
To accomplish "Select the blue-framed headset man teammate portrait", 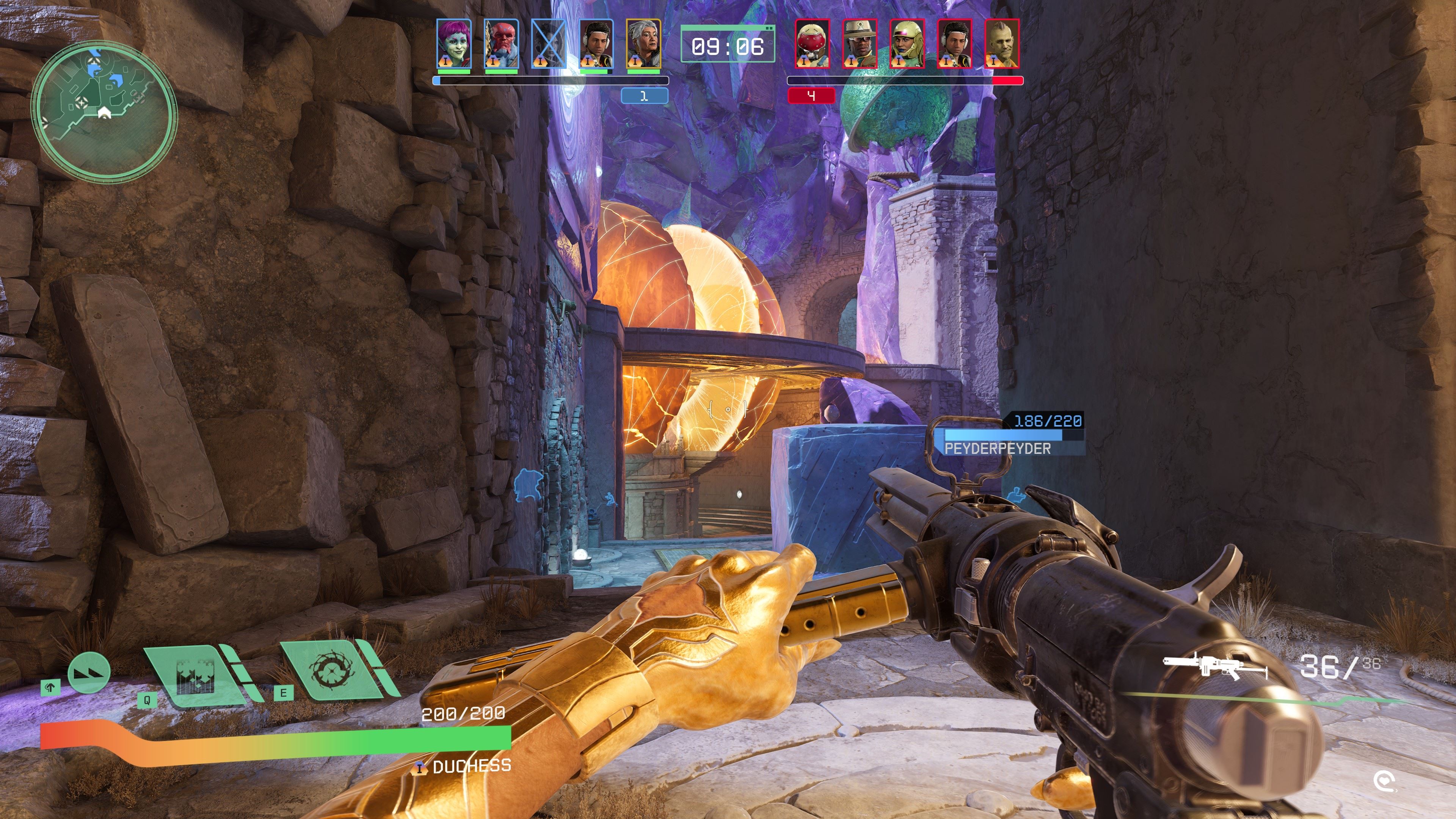I will 596,44.
